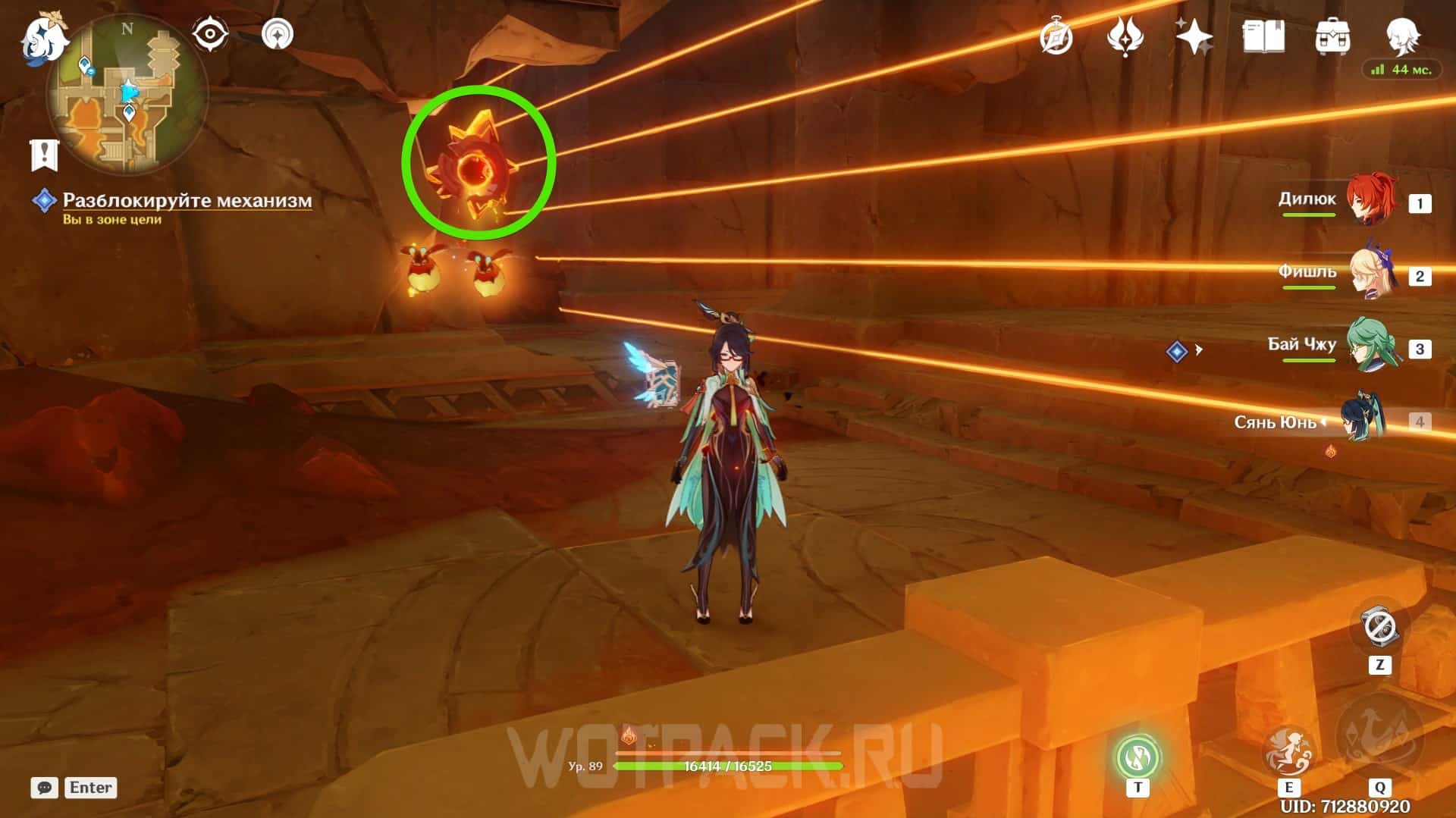Viewport: 1456px width, 818px height.
Task: Expand the circular minimap
Action: pos(127,95)
